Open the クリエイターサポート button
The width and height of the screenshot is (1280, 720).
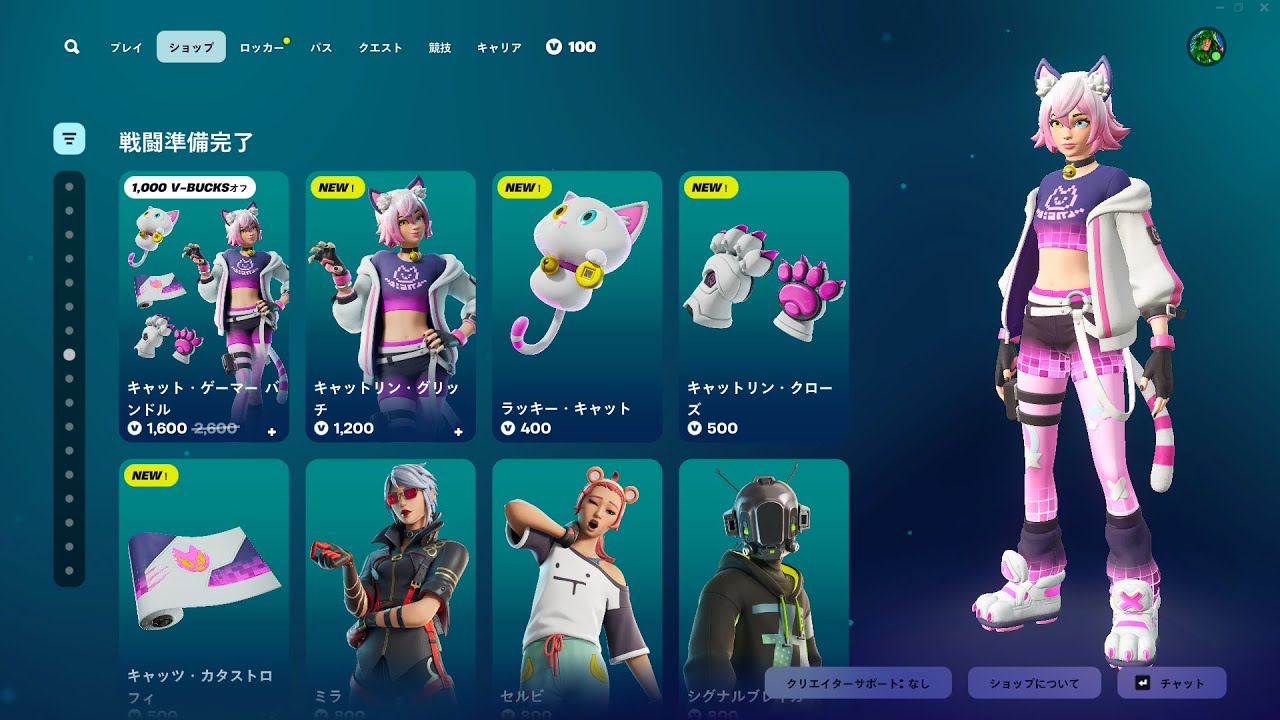(858, 683)
